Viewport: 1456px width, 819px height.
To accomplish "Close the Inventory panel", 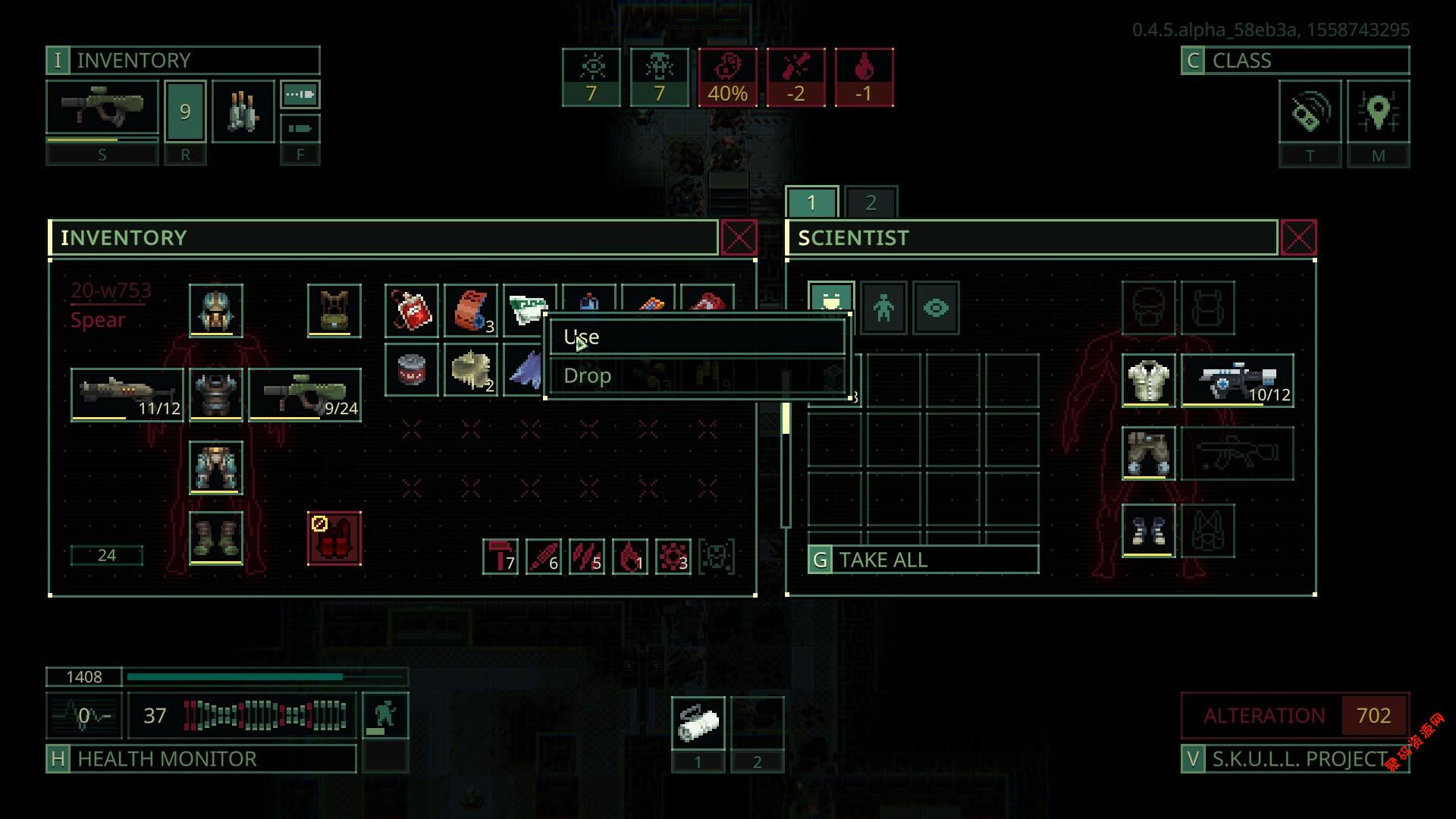I will tap(739, 238).
